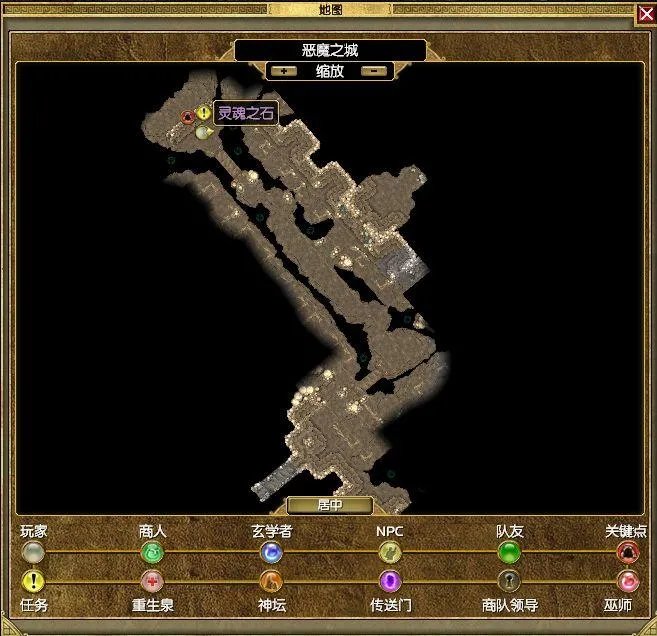Zoom in the map with plus button

tap(284, 71)
